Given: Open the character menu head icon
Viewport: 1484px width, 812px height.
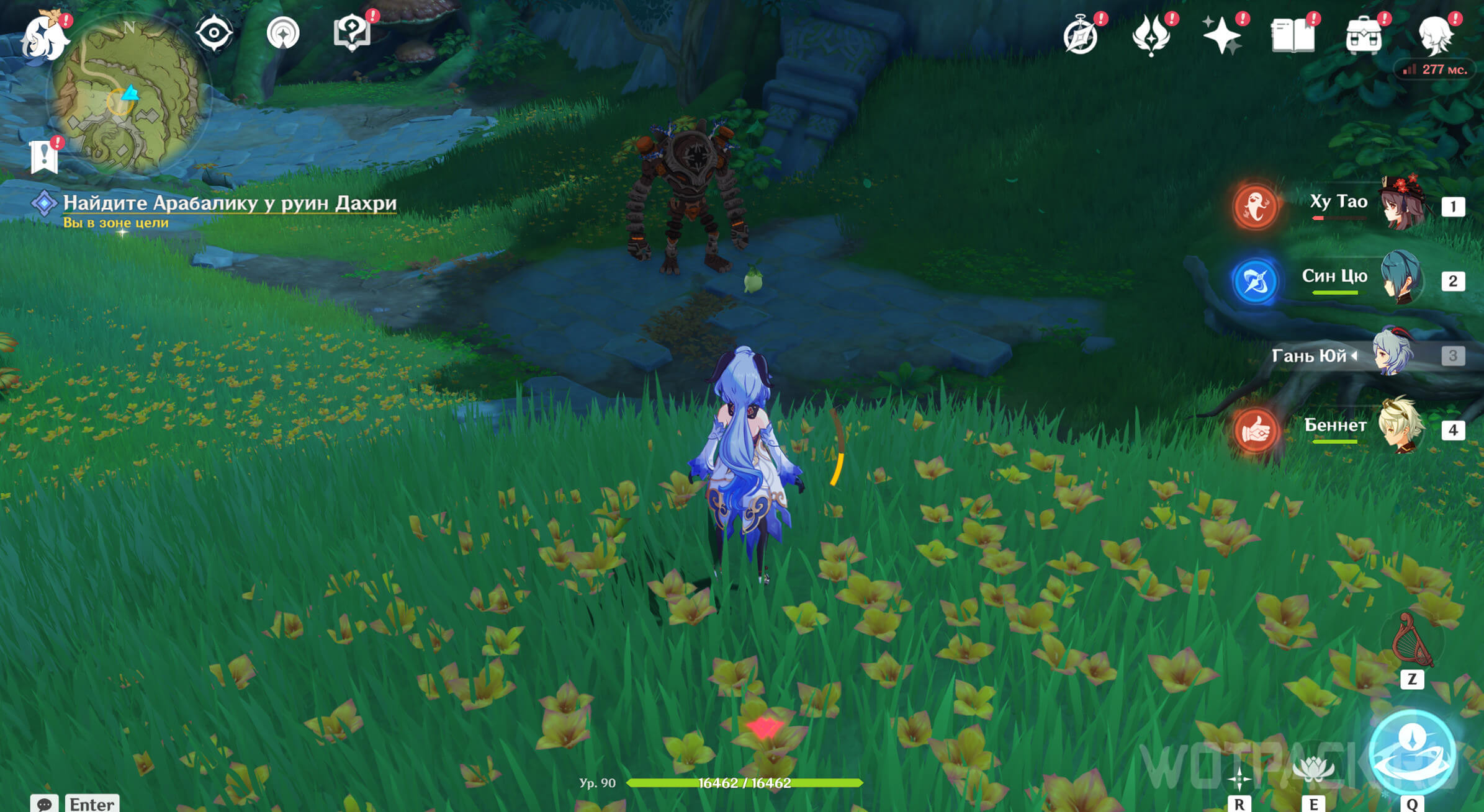Looking at the screenshot, I should point(1435,36).
